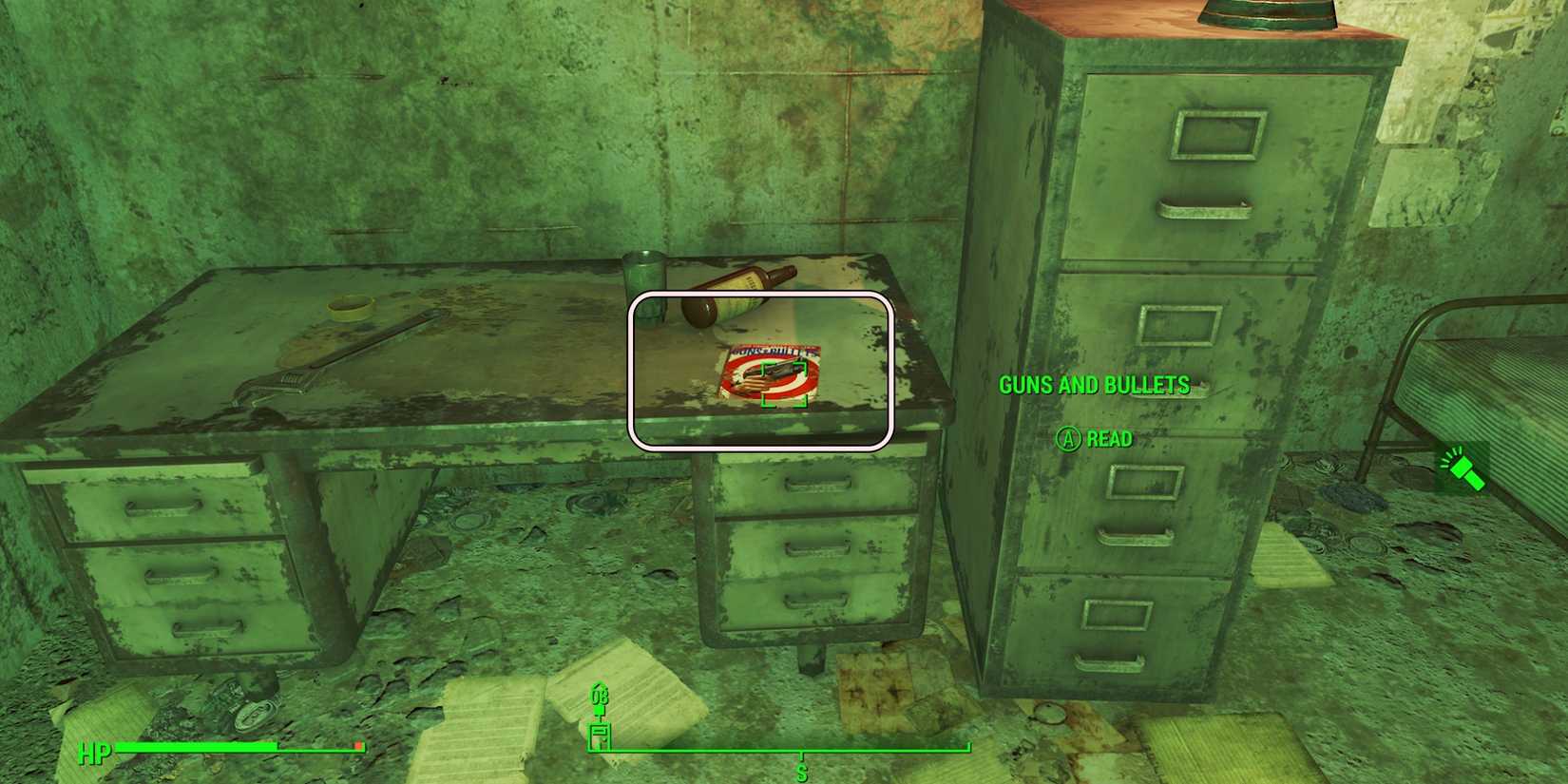
Task: Click the Guns and Bullets magazine cover
Action: (770, 371)
